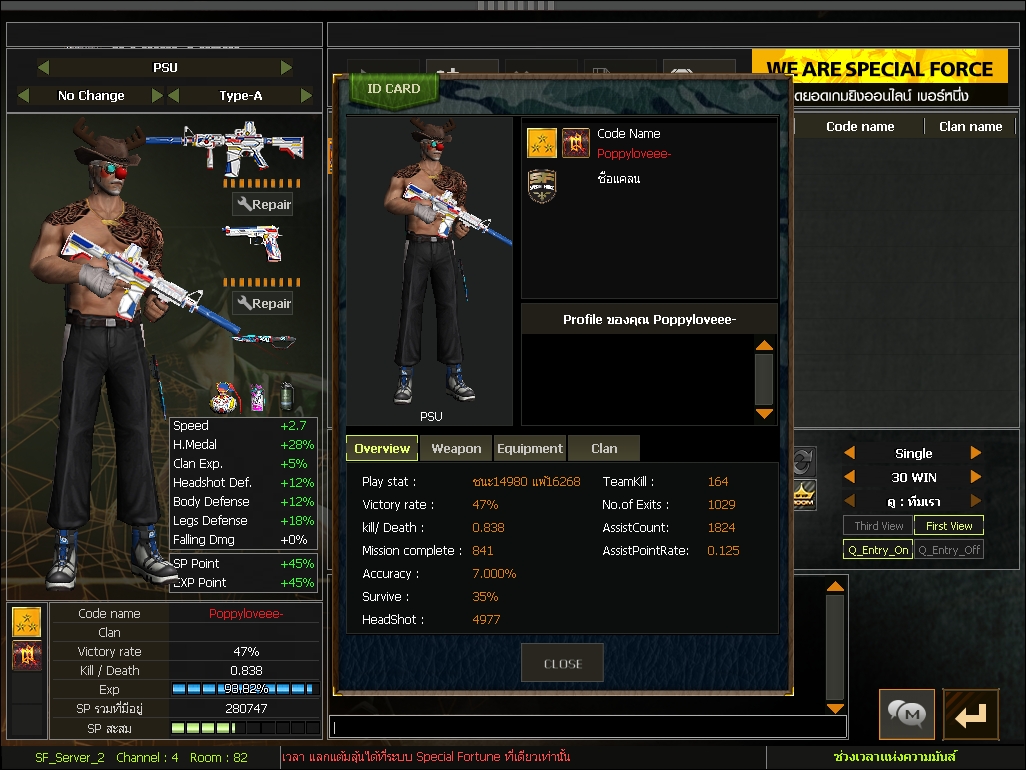Close the ID Card window
This screenshot has height=770, width=1026.
tap(562, 663)
